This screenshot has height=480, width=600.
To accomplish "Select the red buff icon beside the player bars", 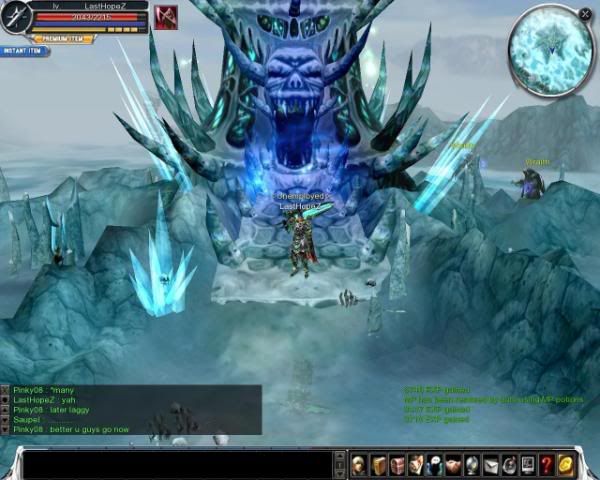I will pos(166,18).
